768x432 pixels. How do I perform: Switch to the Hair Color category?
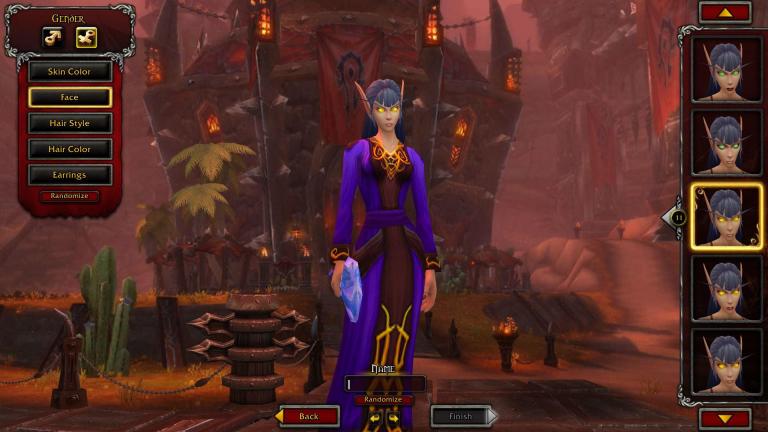tap(70, 150)
